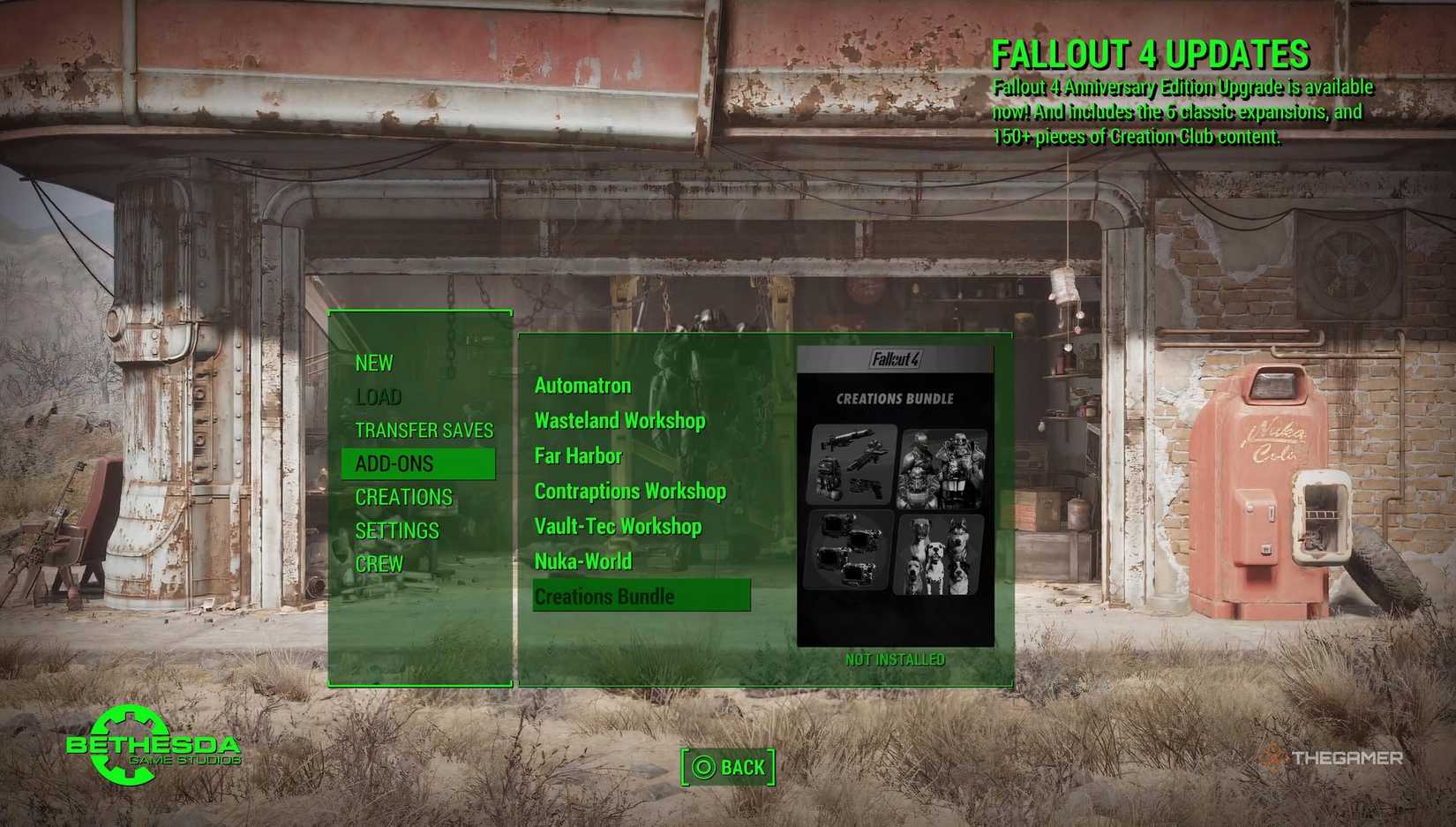The width and height of the screenshot is (1456, 827).
Task: Open the SETTINGS menu entry
Action: point(397,530)
